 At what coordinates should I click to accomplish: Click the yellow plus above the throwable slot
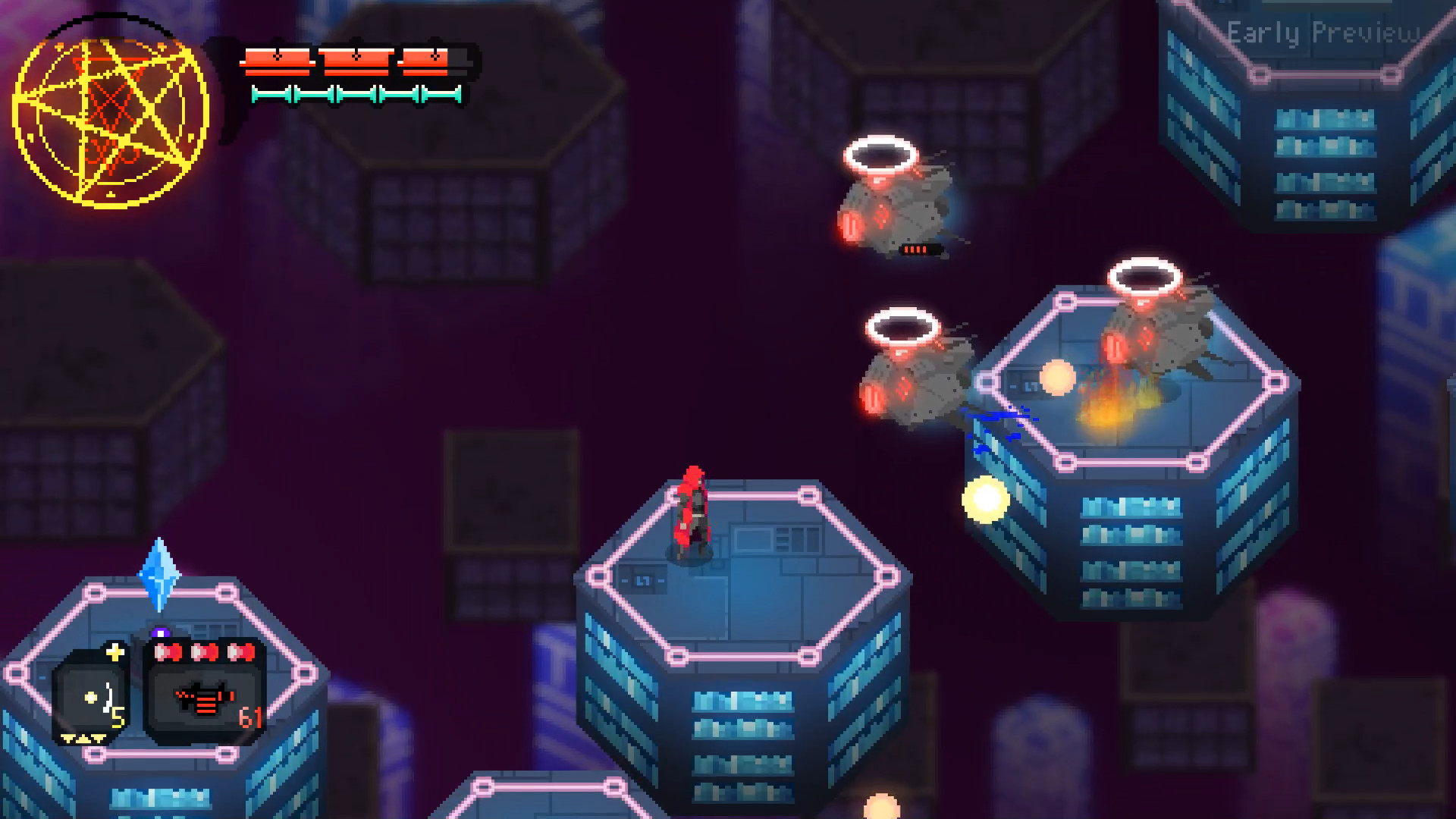pyautogui.click(x=117, y=651)
